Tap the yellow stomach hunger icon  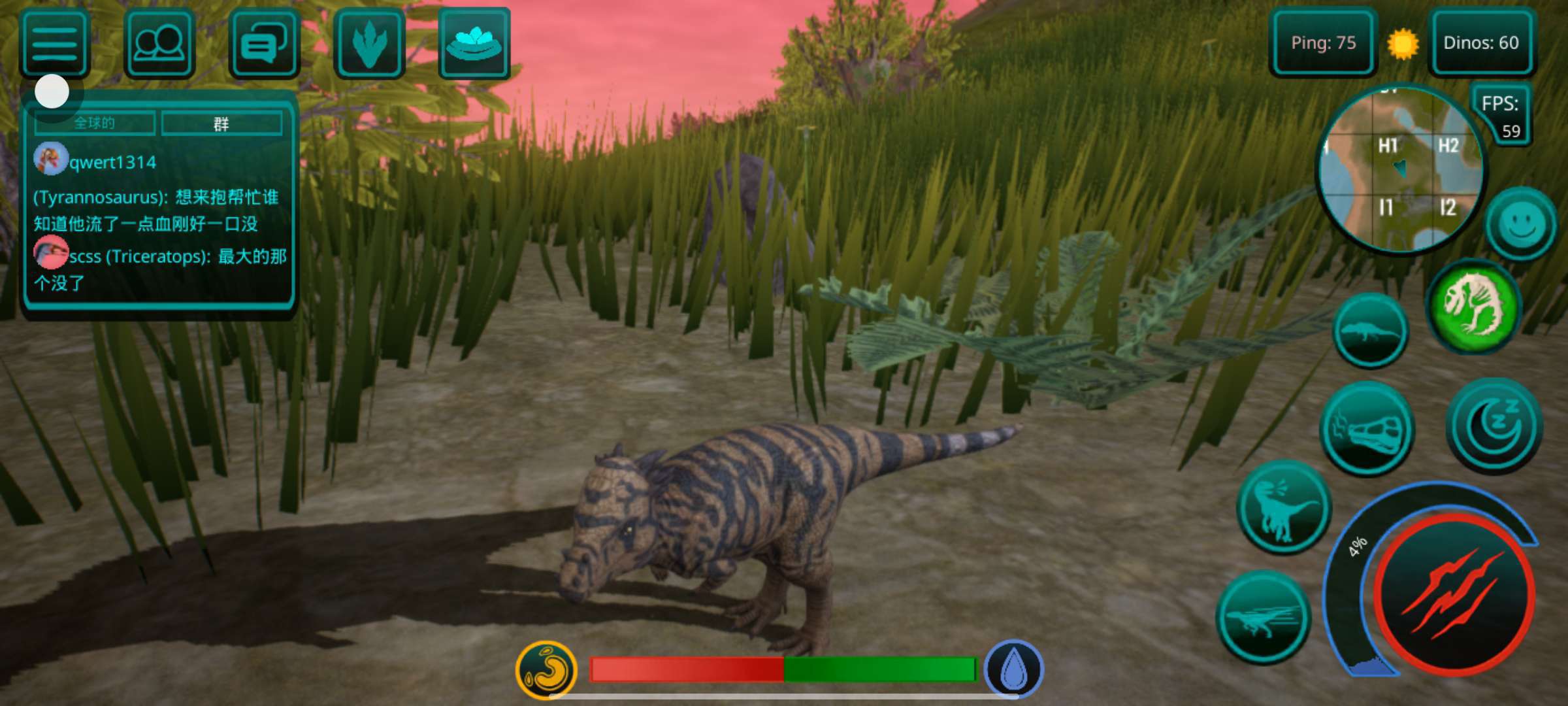point(546,669)
